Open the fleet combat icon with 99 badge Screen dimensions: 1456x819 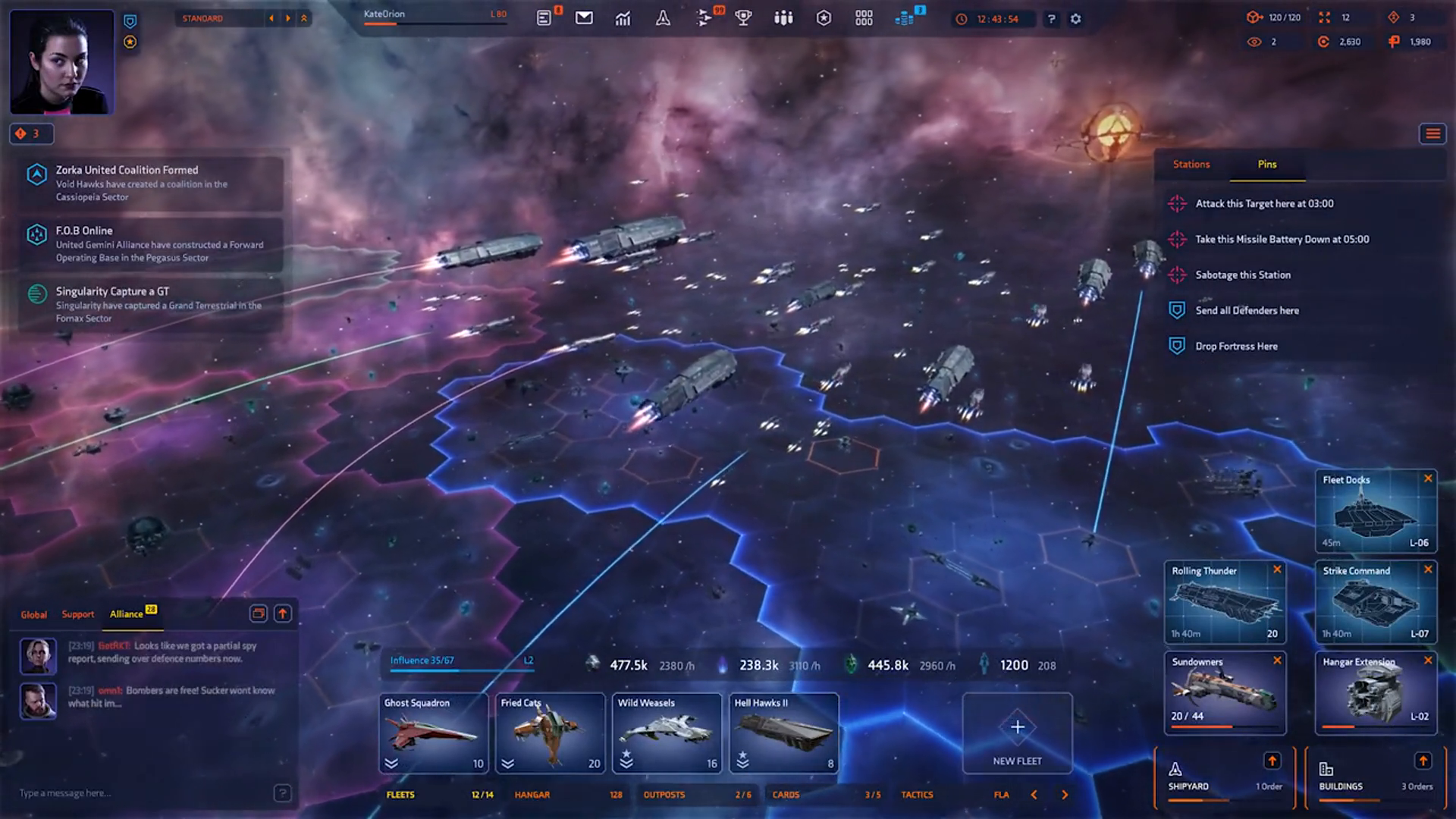pos(704,17)
